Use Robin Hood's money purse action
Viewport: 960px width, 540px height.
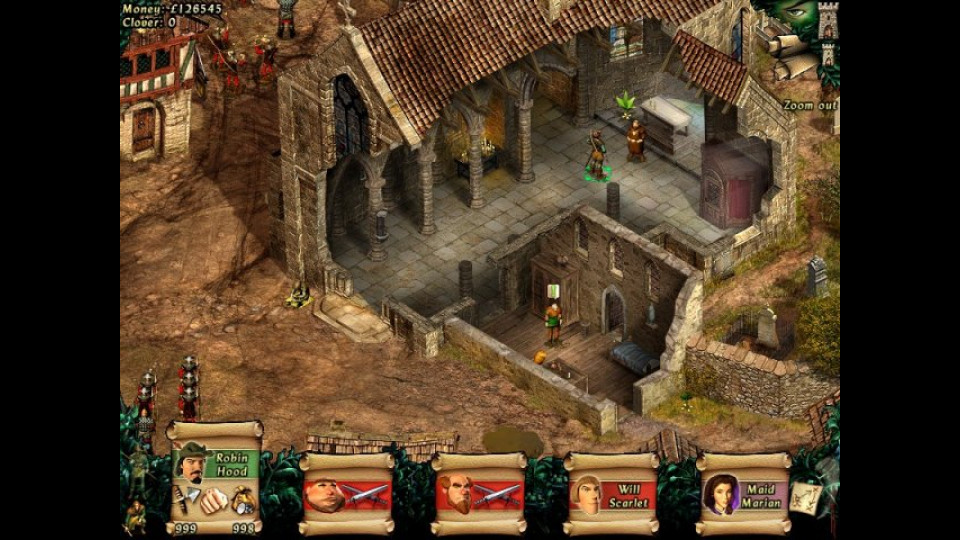click(x=242, y=498)
